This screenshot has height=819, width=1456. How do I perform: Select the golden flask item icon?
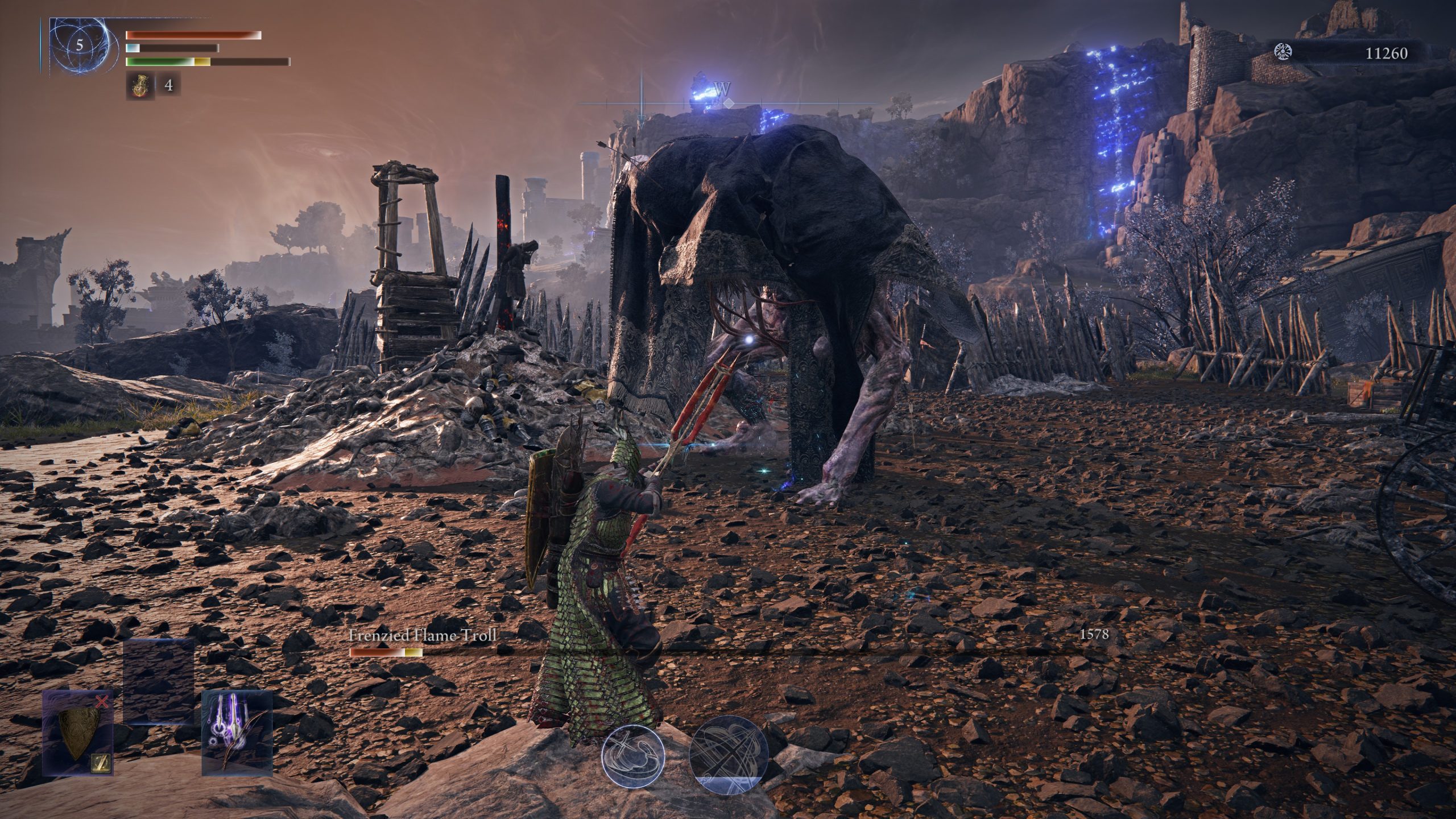pyautogui.click(x=136, y=85)
